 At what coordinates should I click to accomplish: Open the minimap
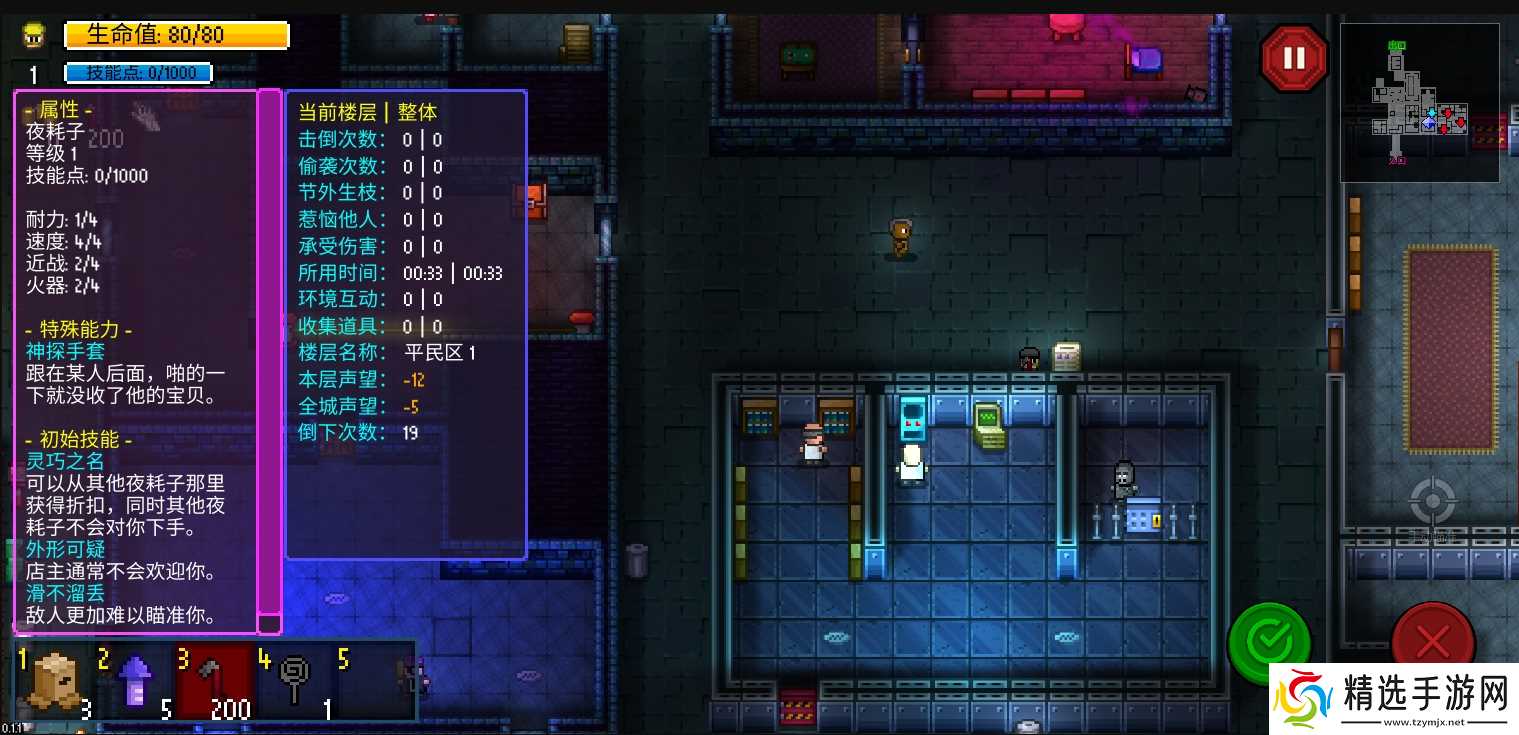tap(1419, 102)
